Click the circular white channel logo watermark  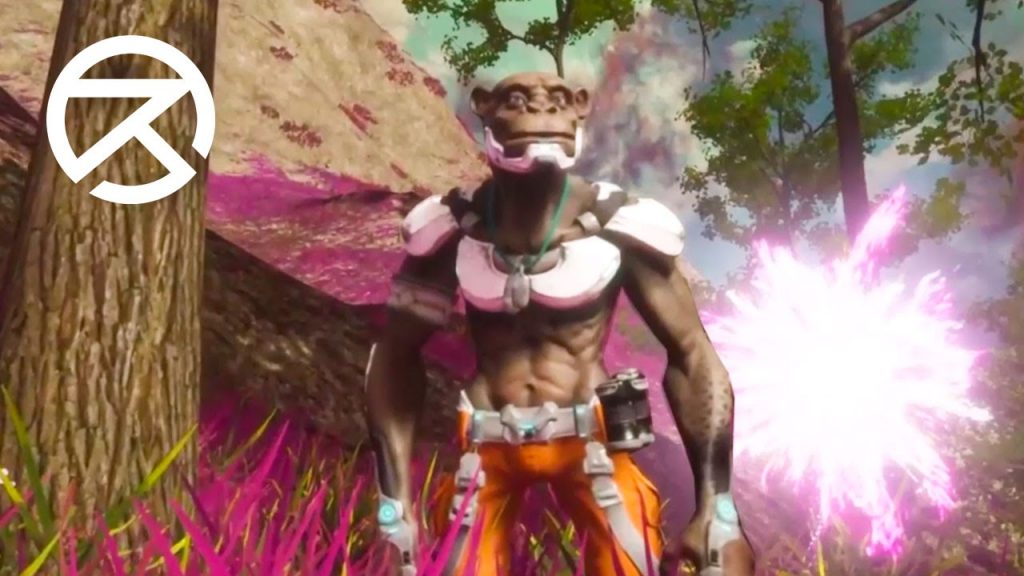point(130,119)
